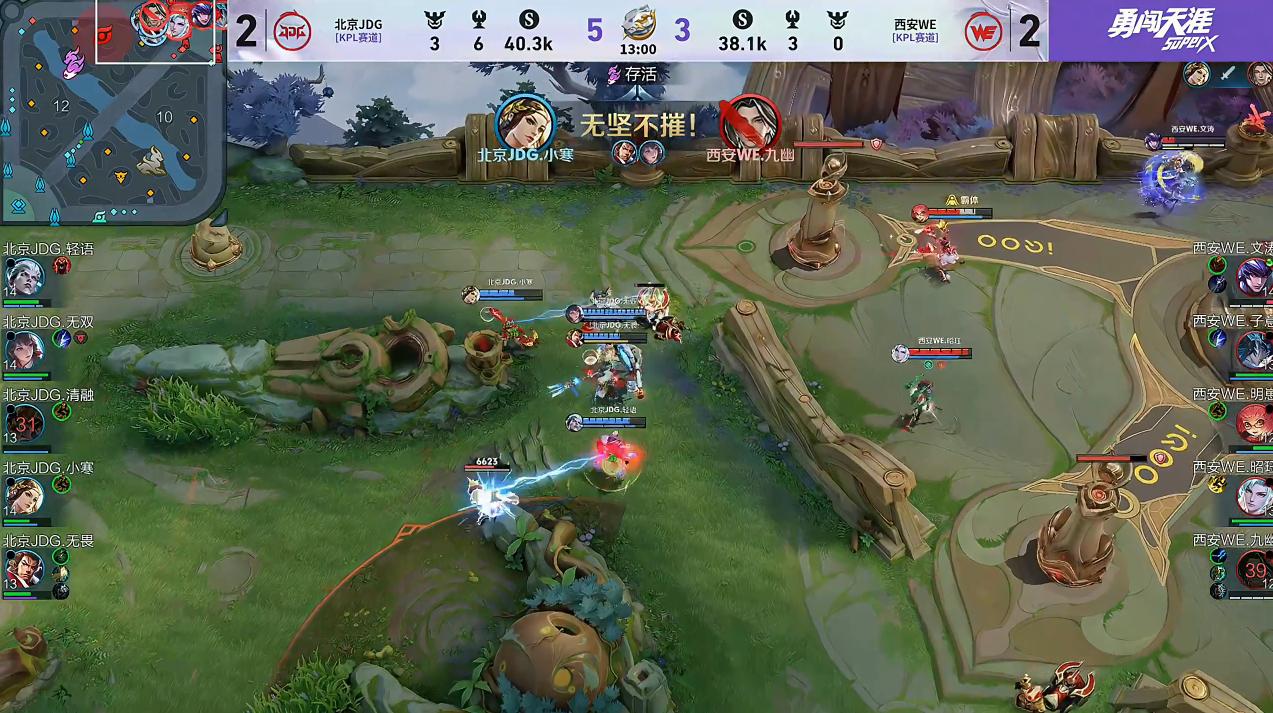Click the red JDG team logo
1273x713 pixels.
click(x=292, y=31)
